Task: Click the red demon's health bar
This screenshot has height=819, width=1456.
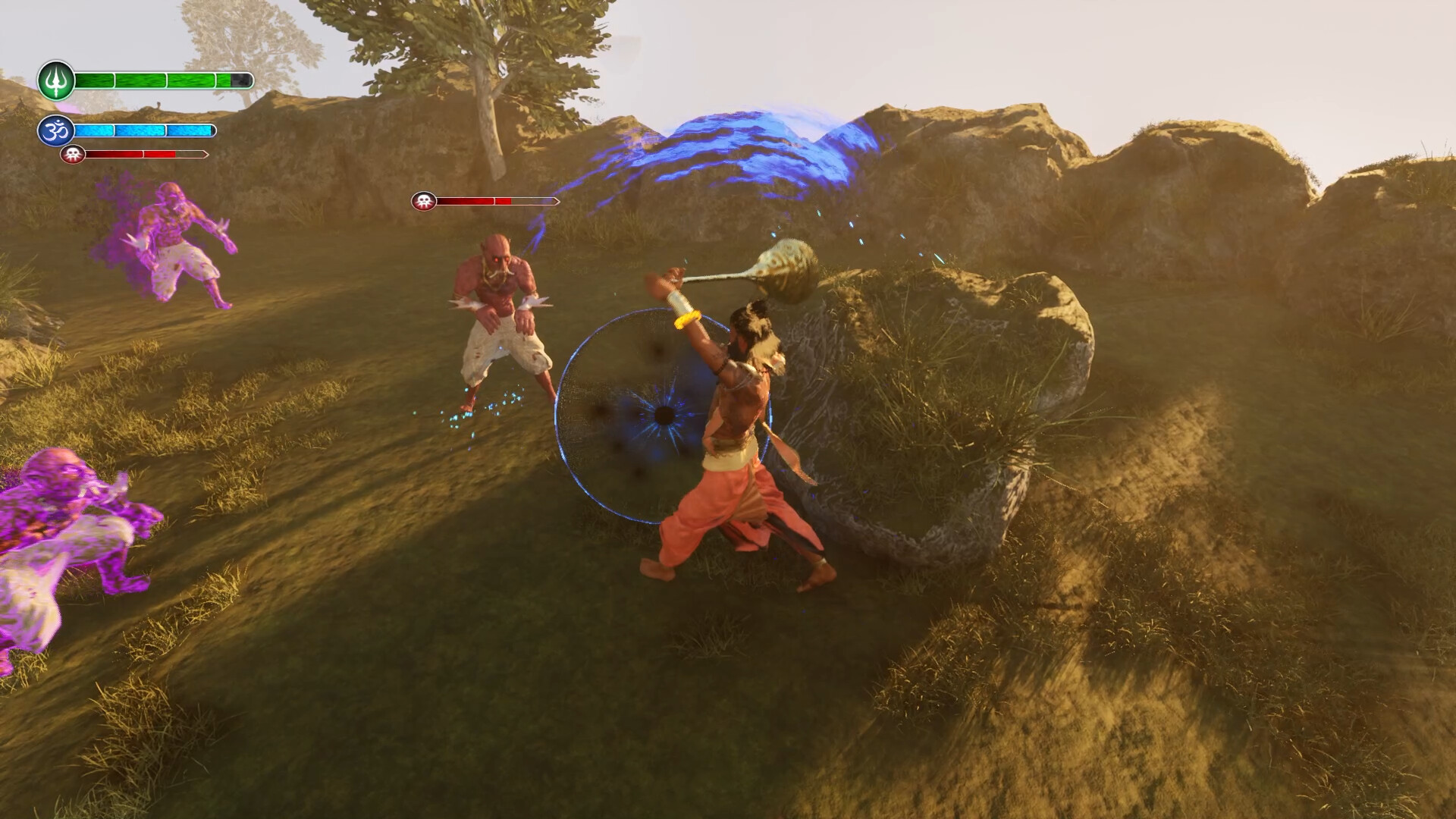Action: coord(497,202)
